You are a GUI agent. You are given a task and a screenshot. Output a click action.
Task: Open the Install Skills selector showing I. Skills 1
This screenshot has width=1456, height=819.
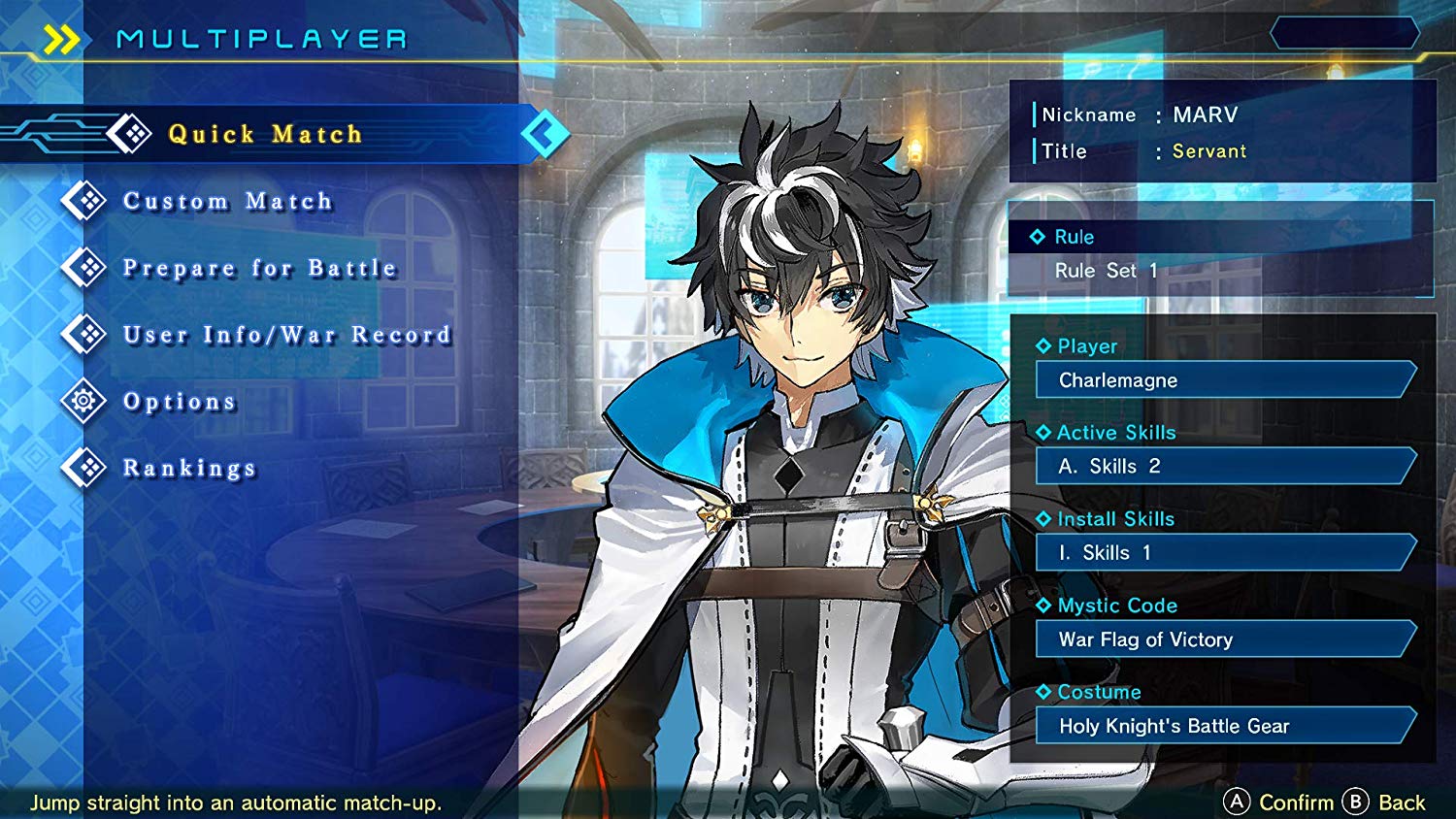click(x=1223, y=553)
